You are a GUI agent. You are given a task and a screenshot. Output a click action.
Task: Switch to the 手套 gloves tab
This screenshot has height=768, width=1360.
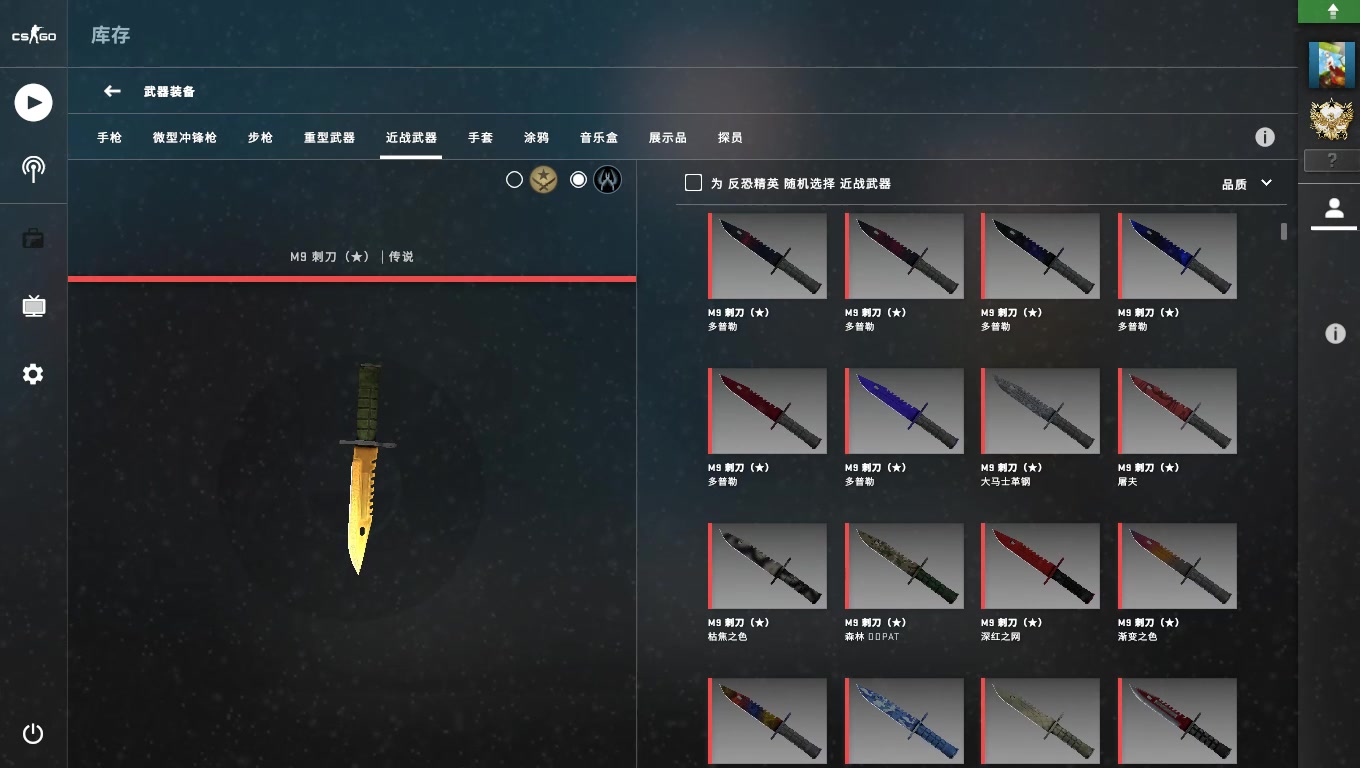(480, 137)
